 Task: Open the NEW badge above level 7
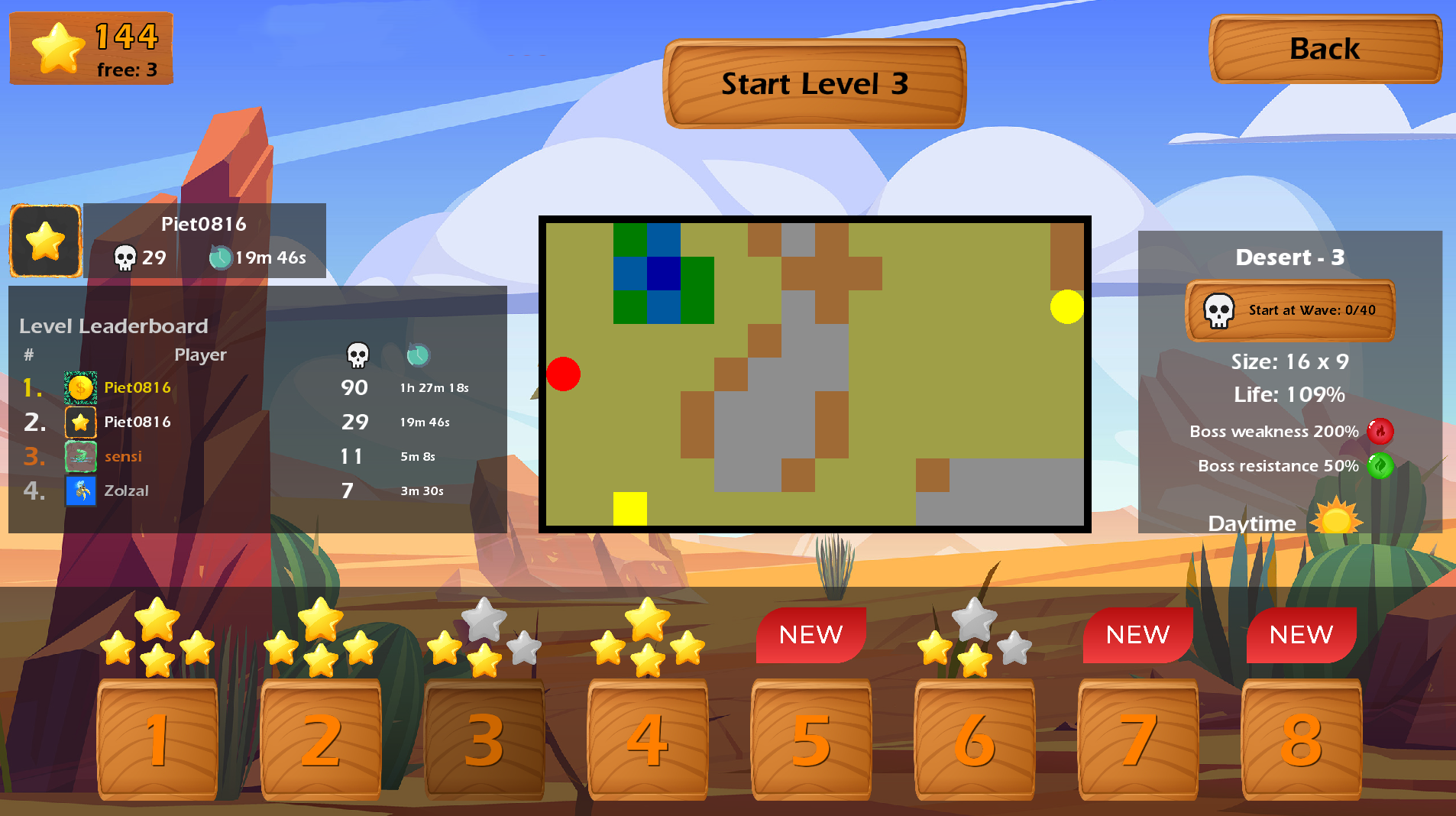point(1137,634)
